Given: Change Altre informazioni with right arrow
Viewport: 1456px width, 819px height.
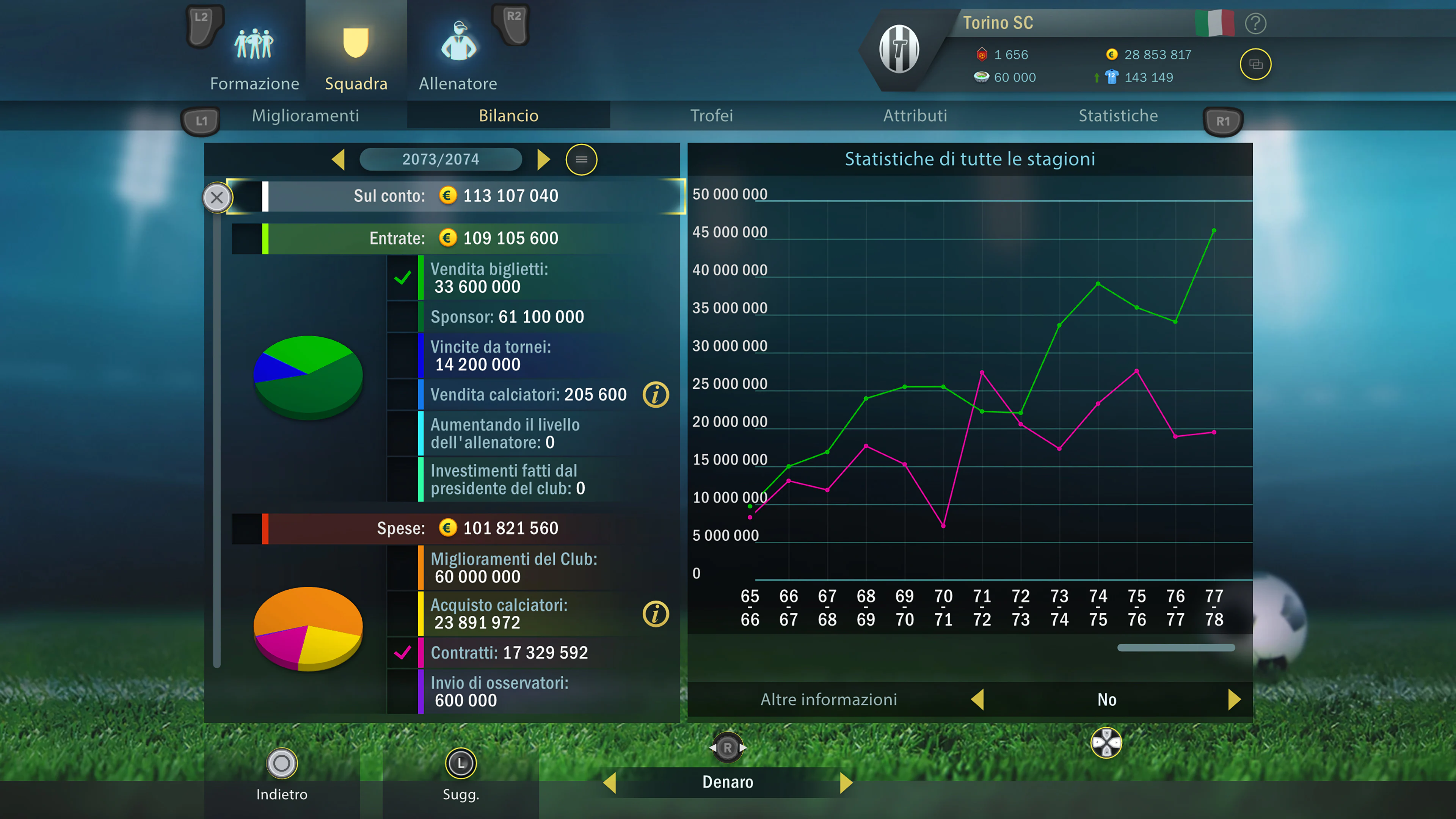Looking at the screenshot, I should [1234, 699].
